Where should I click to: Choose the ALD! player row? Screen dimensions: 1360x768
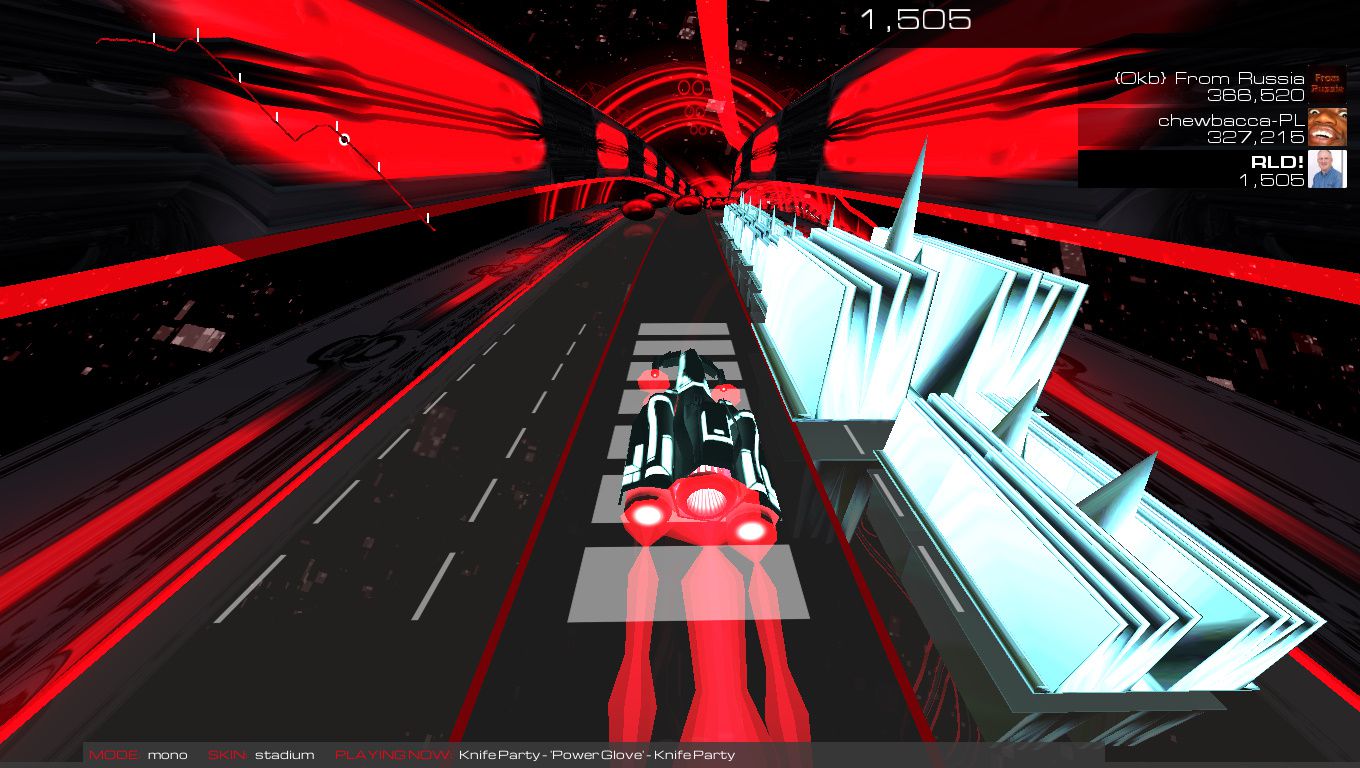[1210, 170]
